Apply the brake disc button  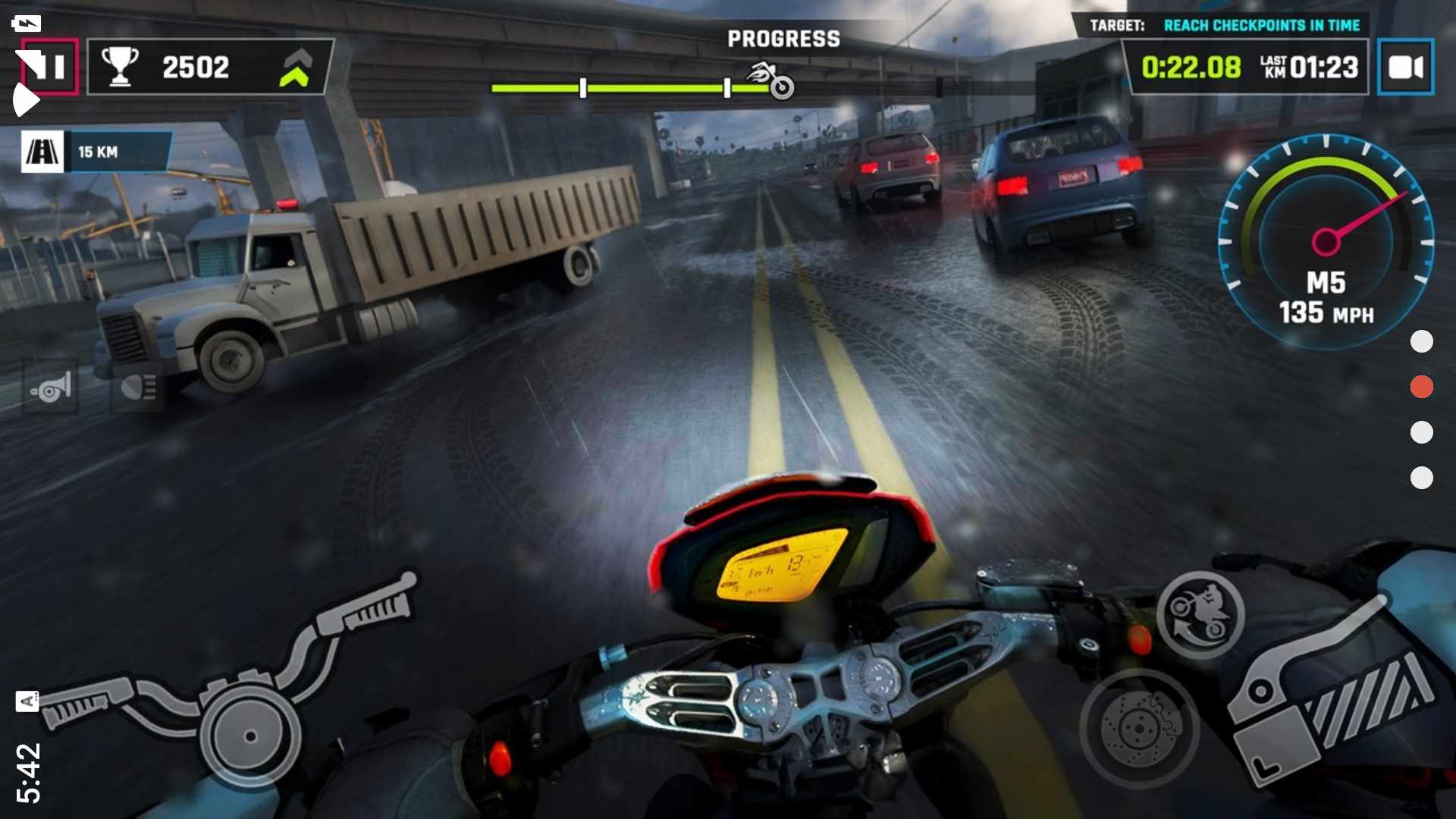tap(1139, 729)
